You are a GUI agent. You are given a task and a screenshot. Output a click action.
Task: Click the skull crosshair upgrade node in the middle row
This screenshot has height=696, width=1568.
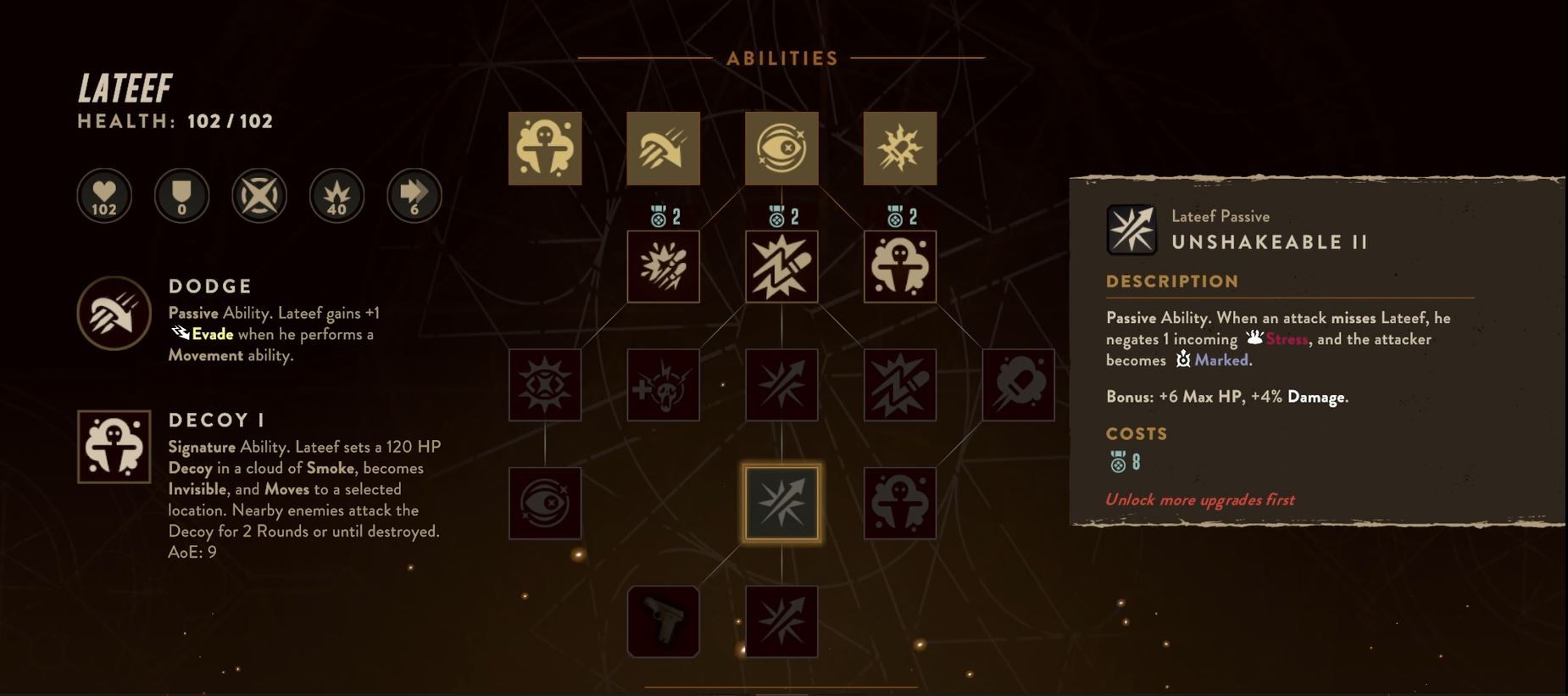[x=663, y=383]
